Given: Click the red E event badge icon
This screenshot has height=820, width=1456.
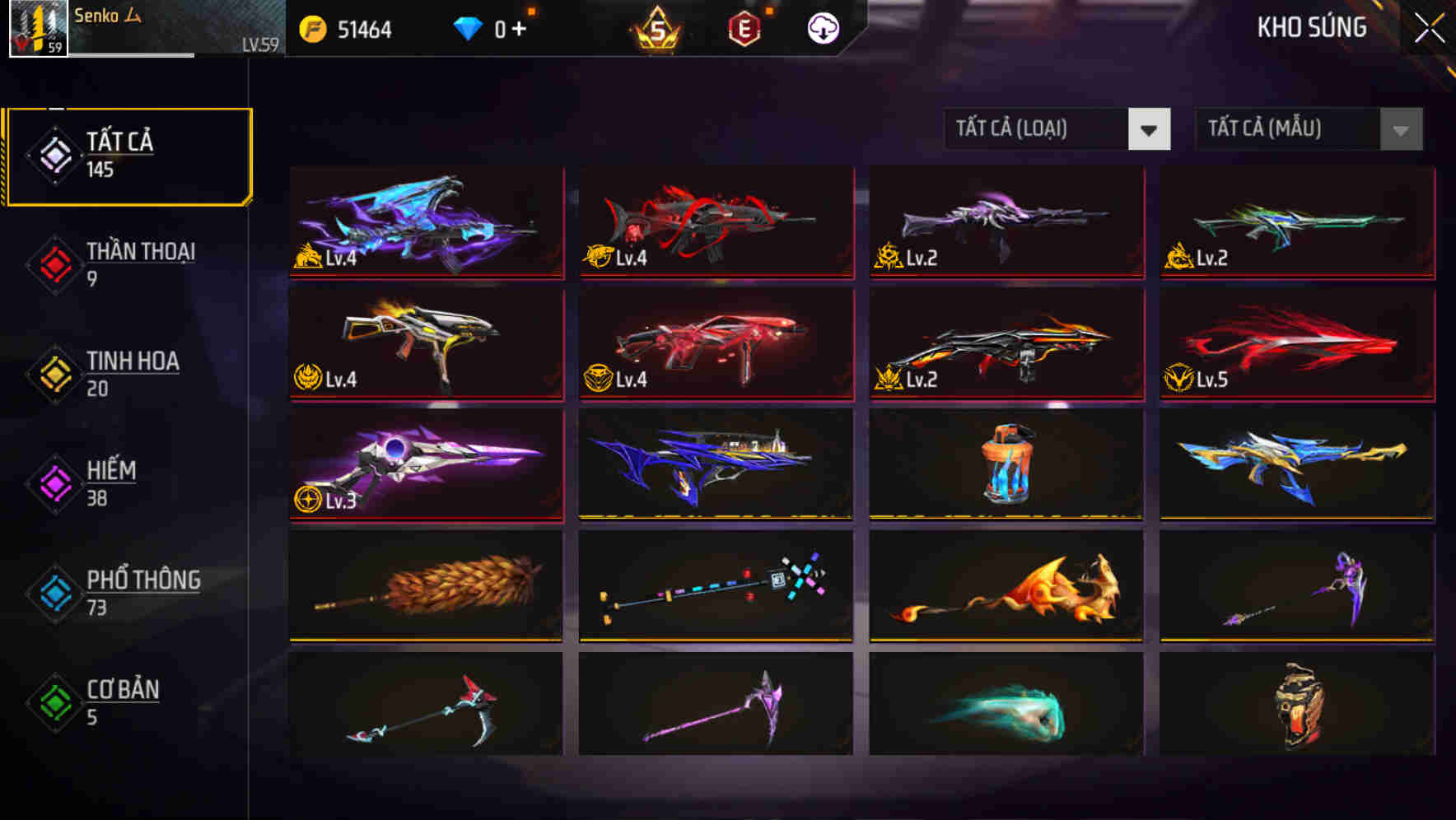Looking at the screenshot, I should [743, 27].
